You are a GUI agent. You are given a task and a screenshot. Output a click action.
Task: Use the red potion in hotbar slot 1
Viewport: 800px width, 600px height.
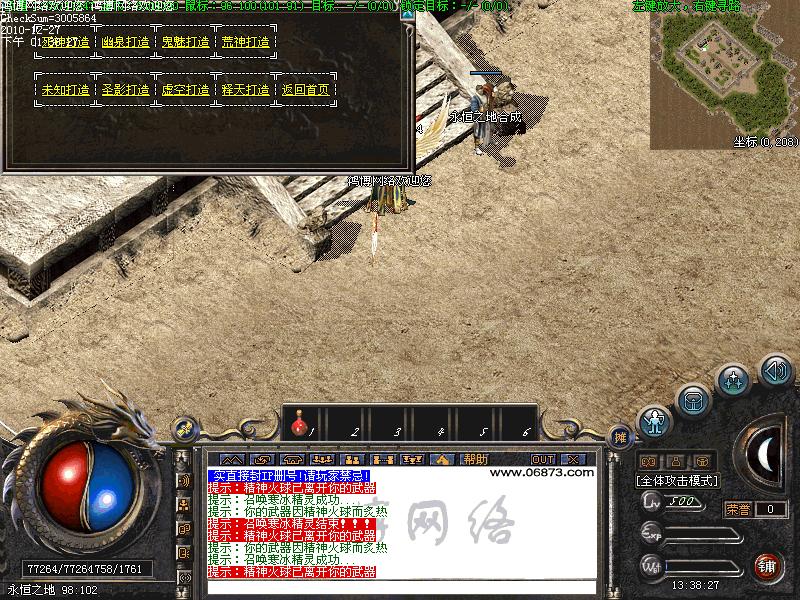(x=299, y=427)
